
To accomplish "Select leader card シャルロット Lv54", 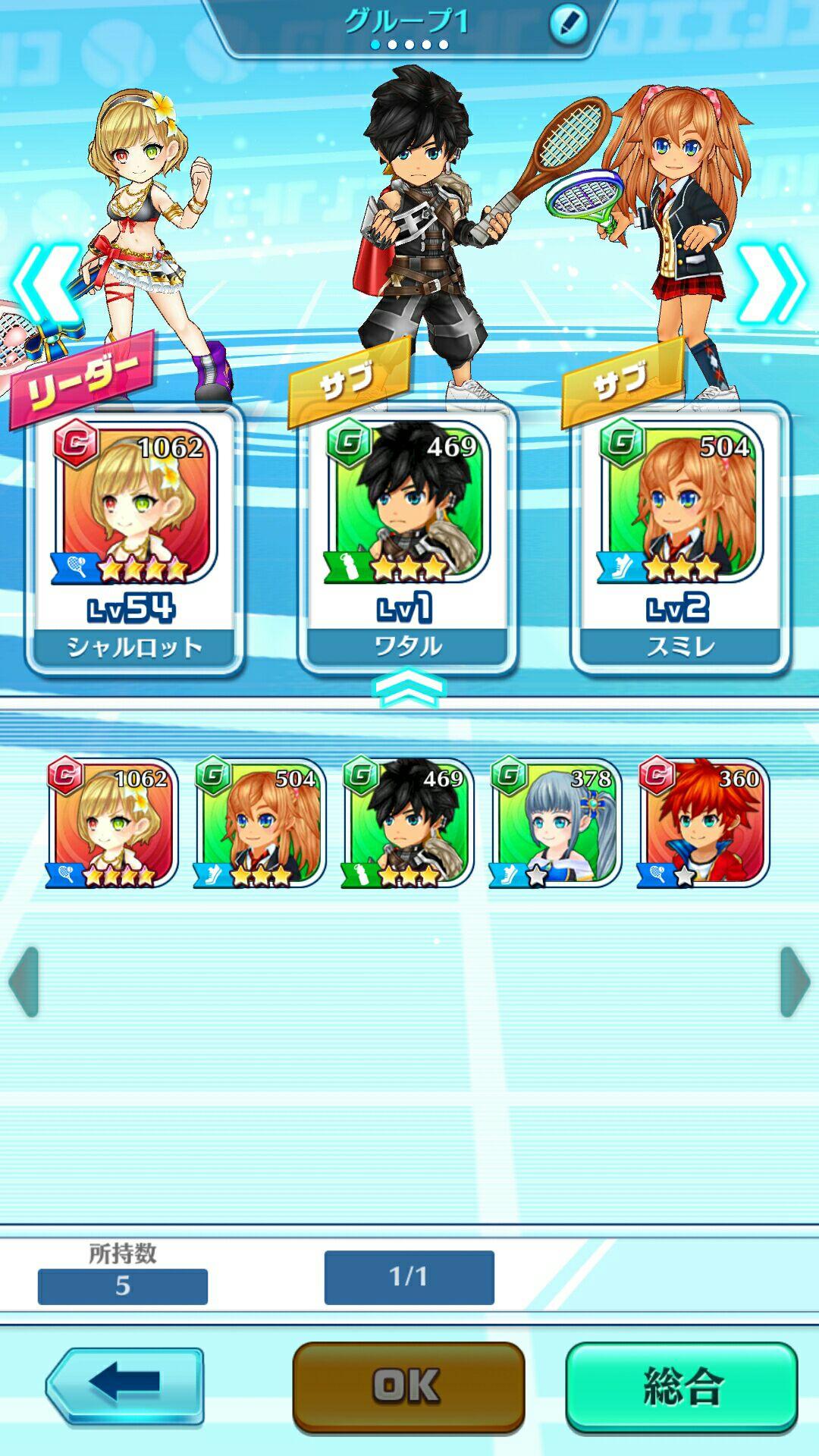I will point(134,538).
